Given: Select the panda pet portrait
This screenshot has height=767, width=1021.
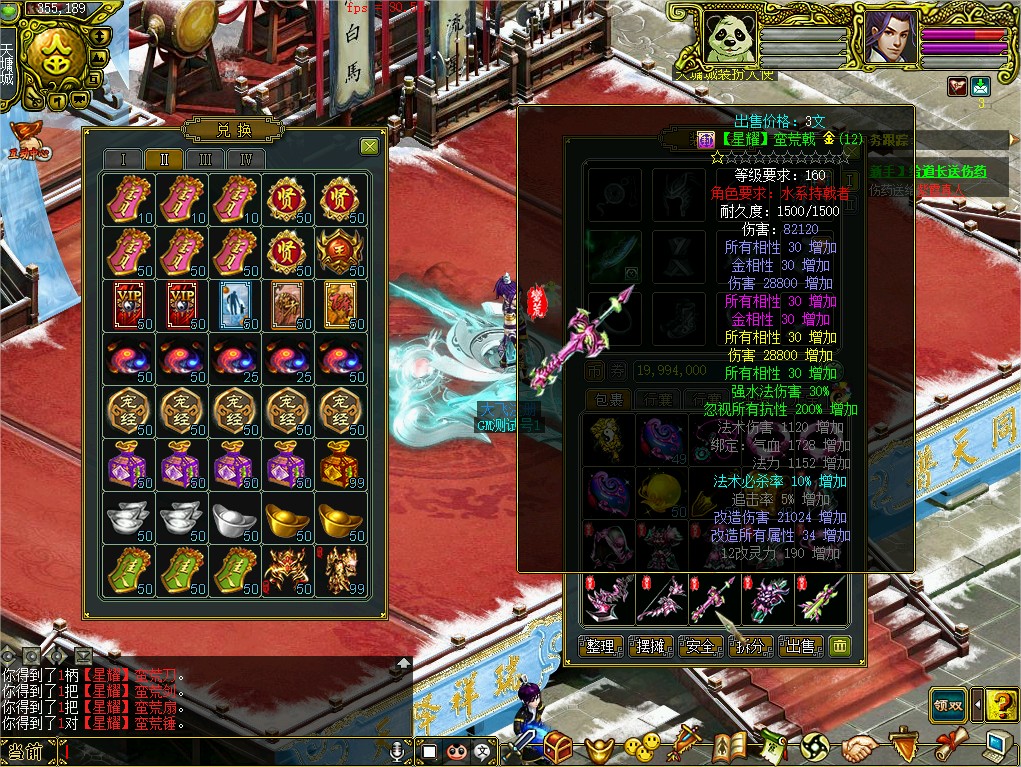Looking at the screenshot, I should point(727,39).
